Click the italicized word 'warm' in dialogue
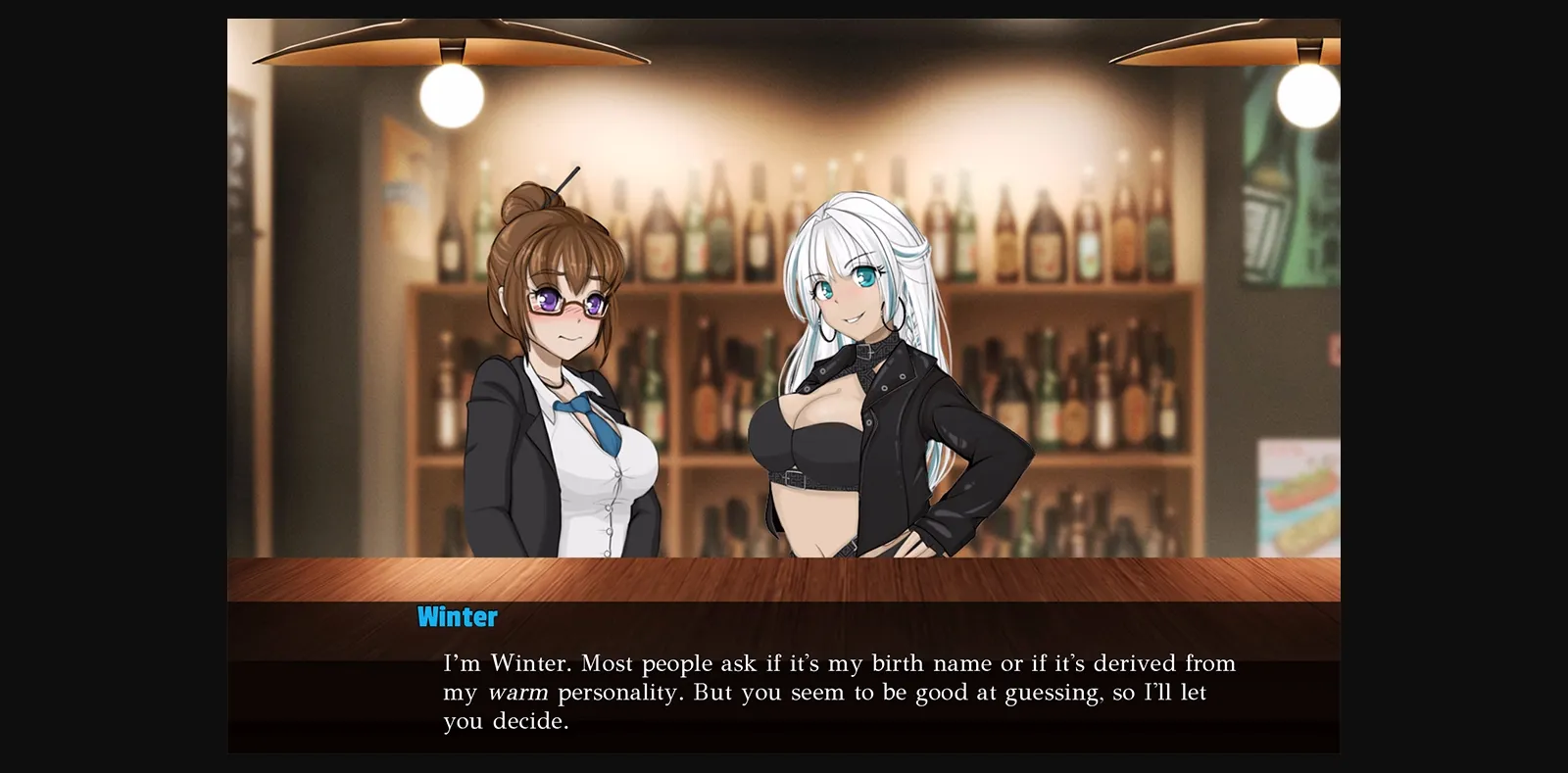Screen dimensions: 1568x773 point(519,693)
